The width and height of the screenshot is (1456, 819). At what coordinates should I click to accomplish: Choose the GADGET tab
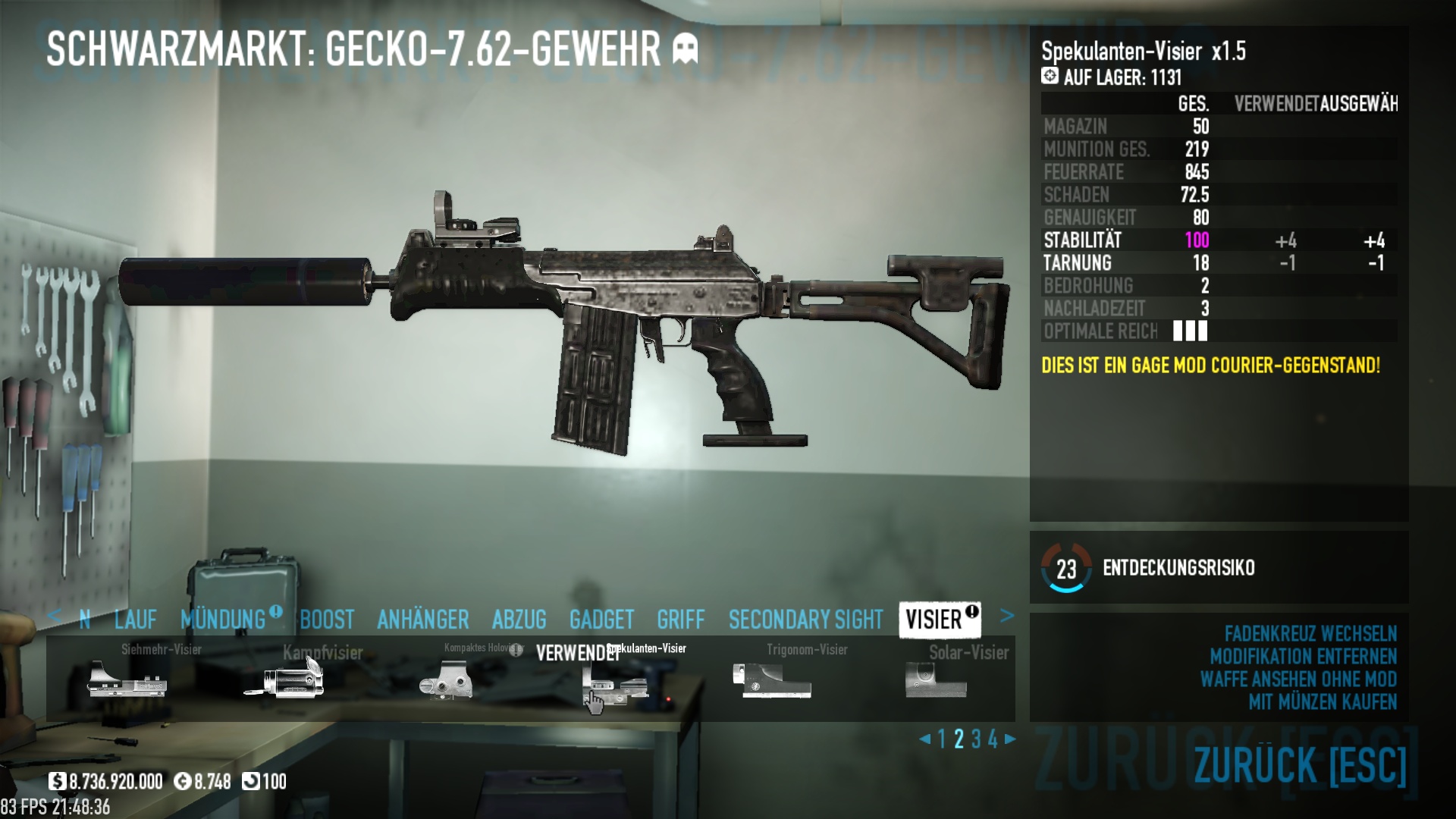(x=601, y=620)
